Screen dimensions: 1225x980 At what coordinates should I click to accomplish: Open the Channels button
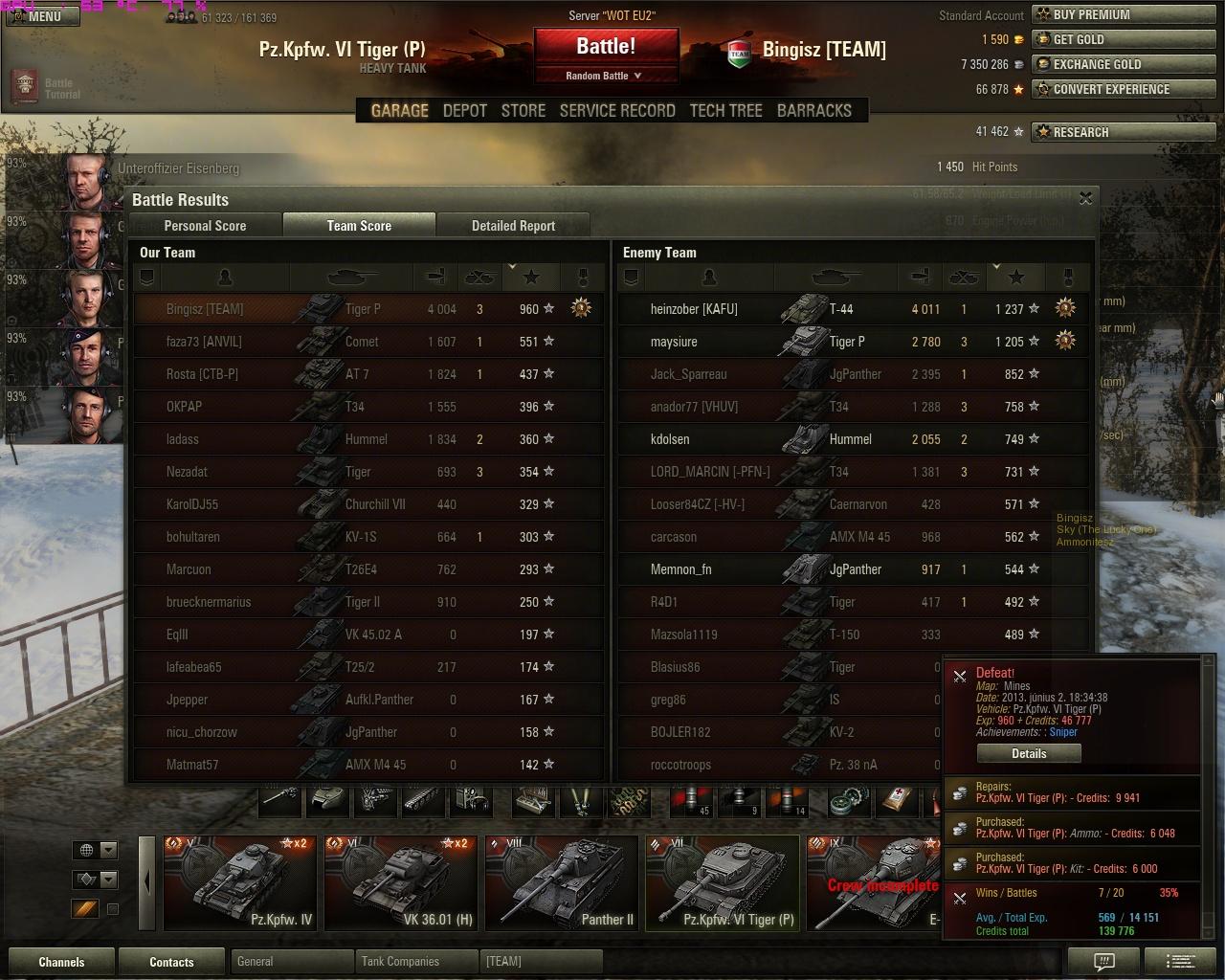coord(61,962)
